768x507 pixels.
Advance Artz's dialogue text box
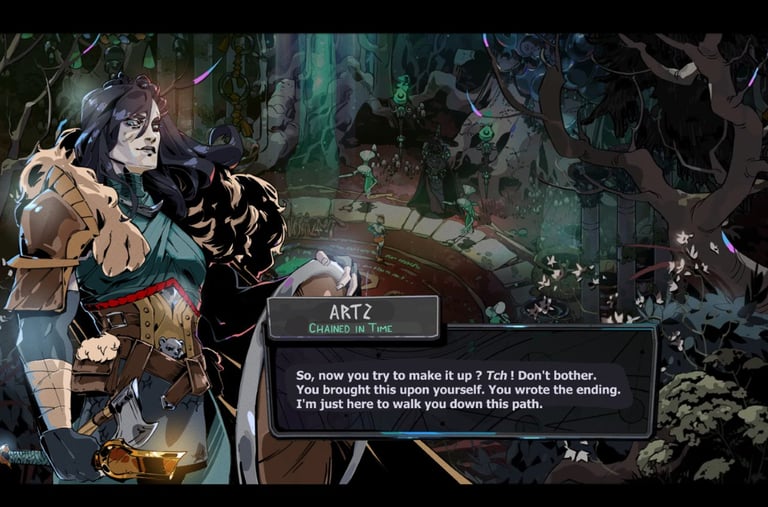(x=462, y=385)
